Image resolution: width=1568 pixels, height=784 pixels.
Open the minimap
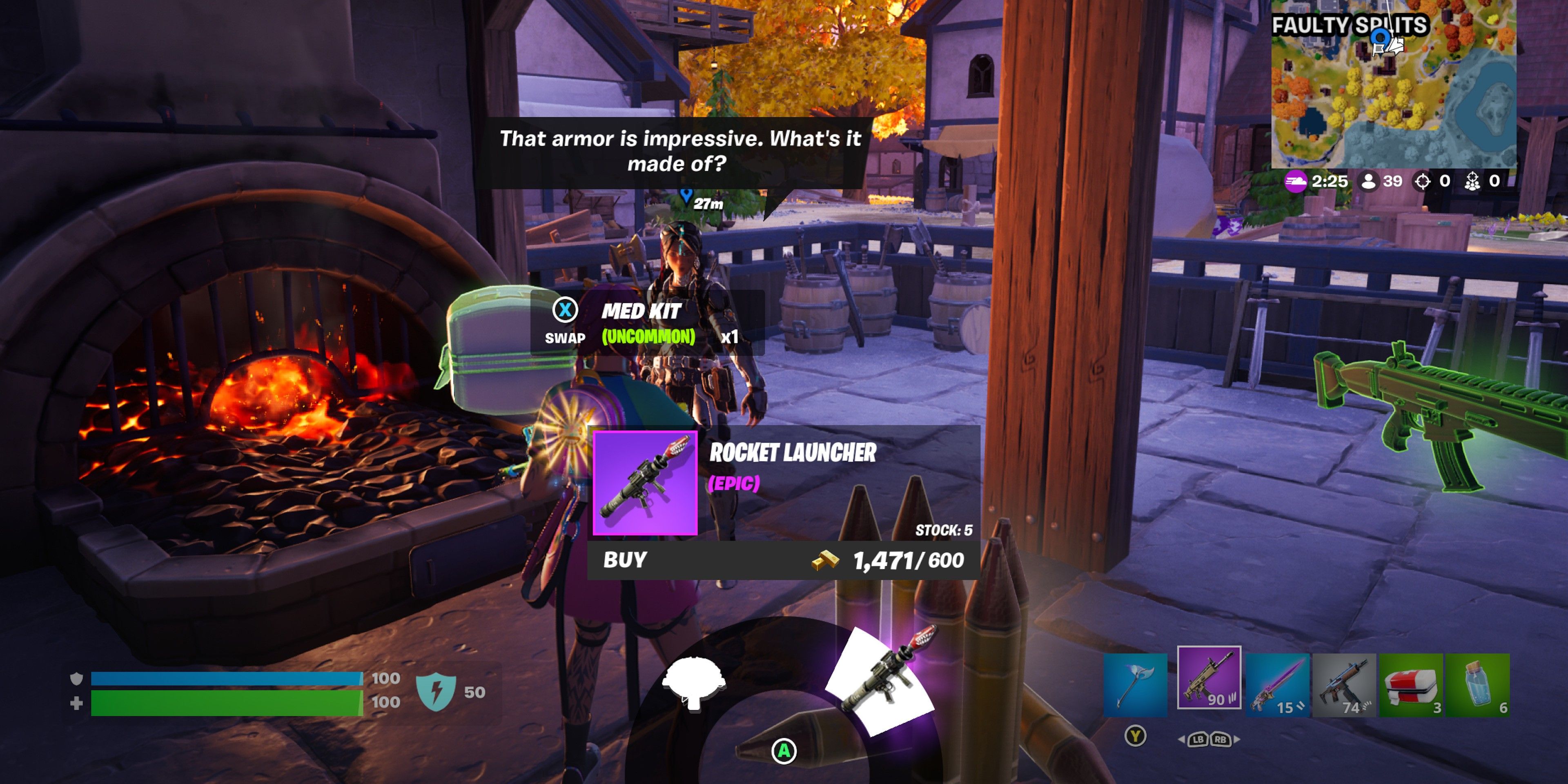click(x=1393, y=84)
